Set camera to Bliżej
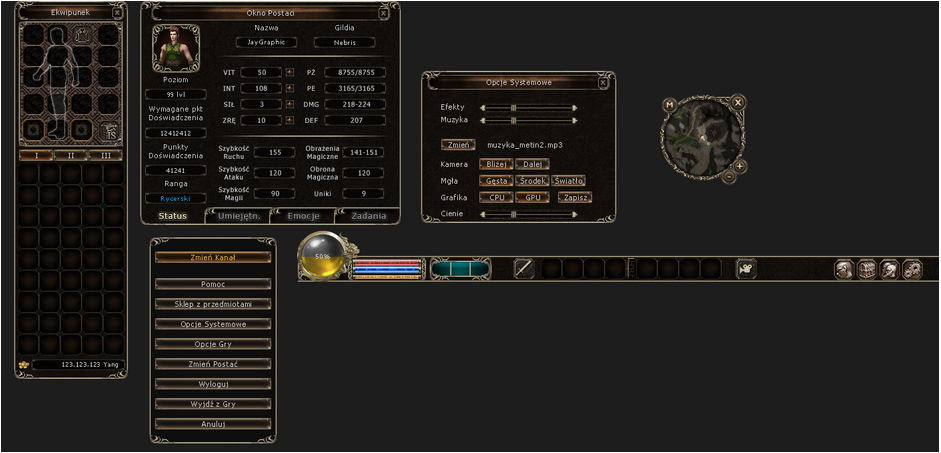The width and height of the screenshot is (941, 453). [497, 163]
